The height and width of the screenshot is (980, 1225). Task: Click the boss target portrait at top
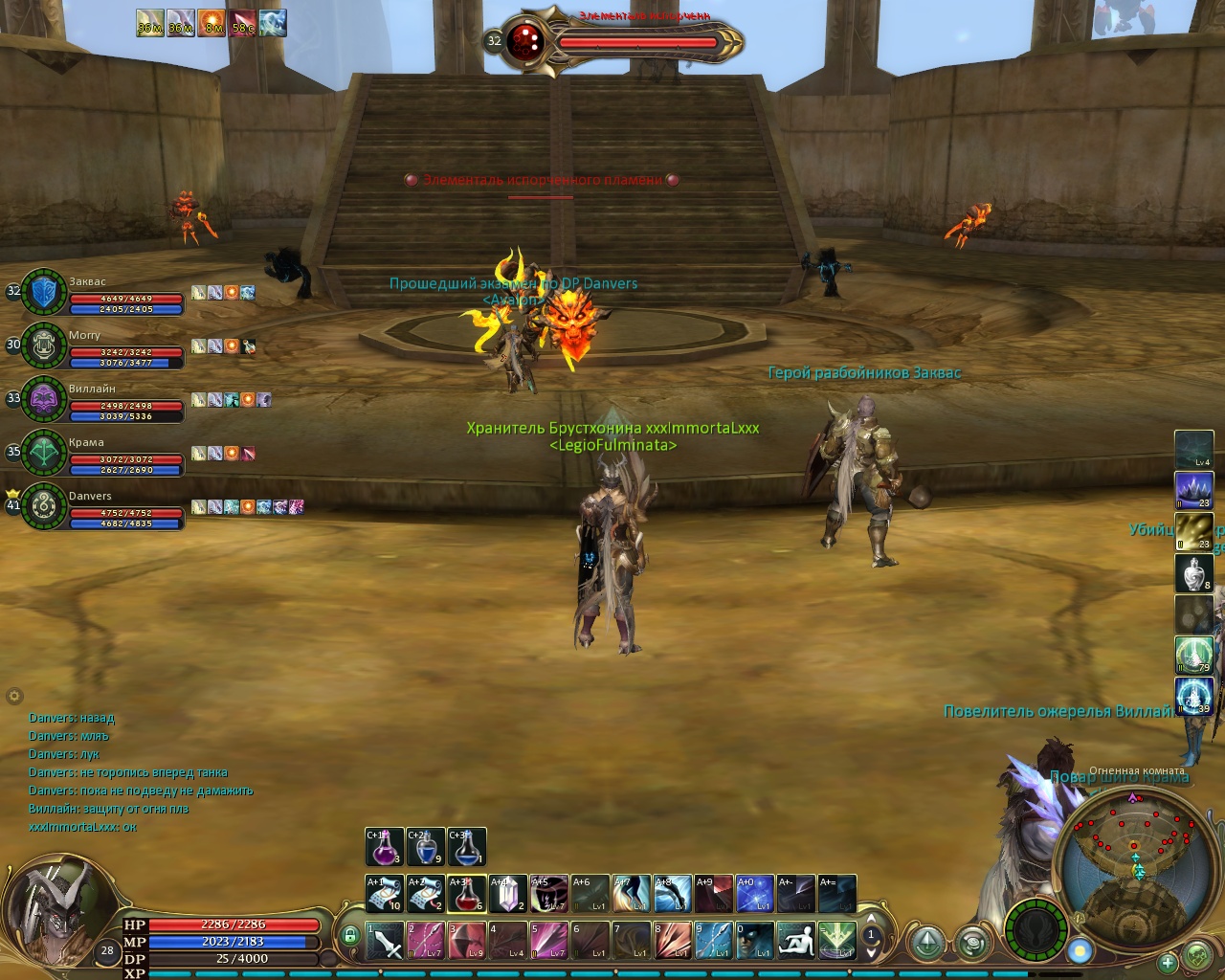[525, 41]
